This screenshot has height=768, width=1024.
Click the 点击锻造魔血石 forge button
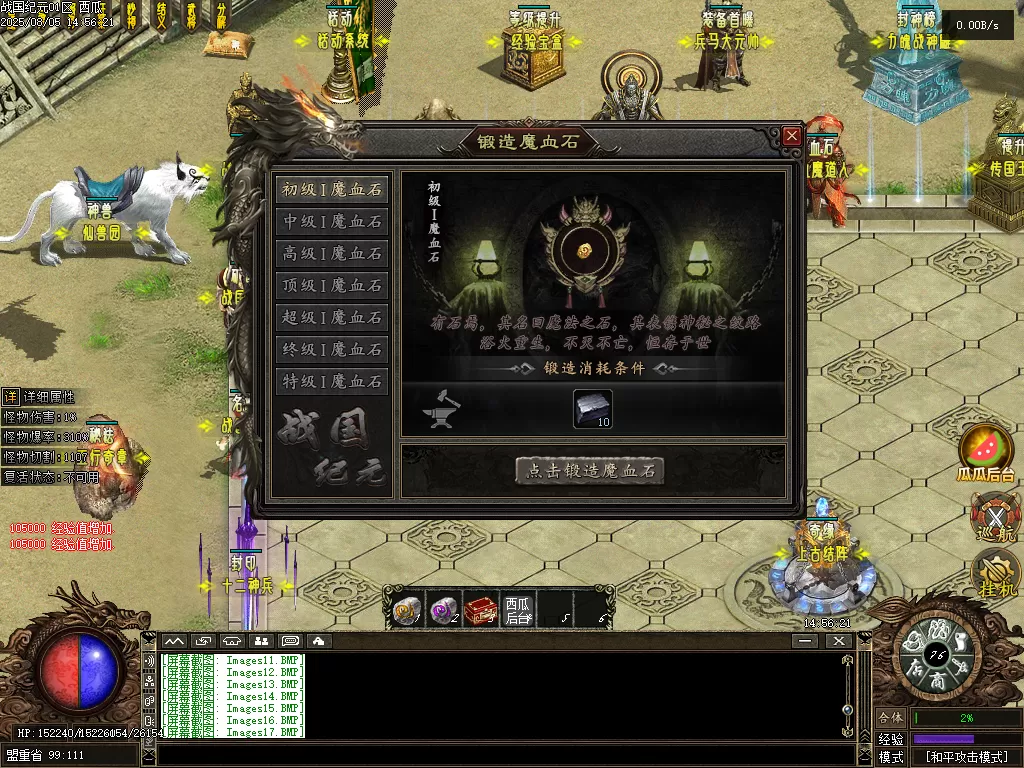pos(589,470)
